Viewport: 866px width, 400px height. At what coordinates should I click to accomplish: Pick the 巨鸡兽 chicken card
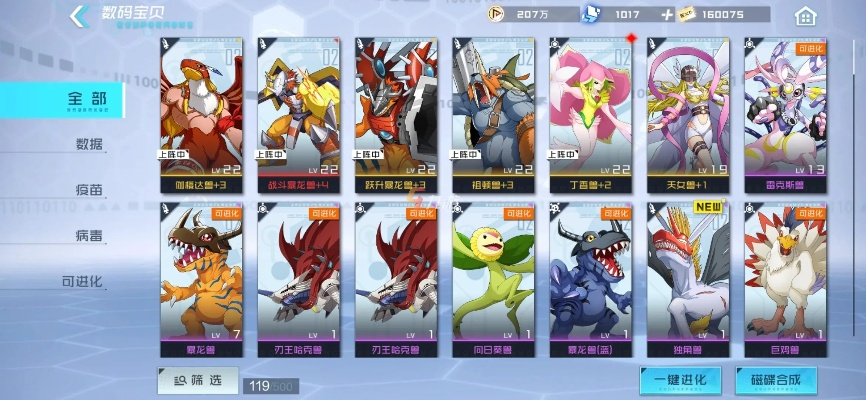tap(785, 280)
